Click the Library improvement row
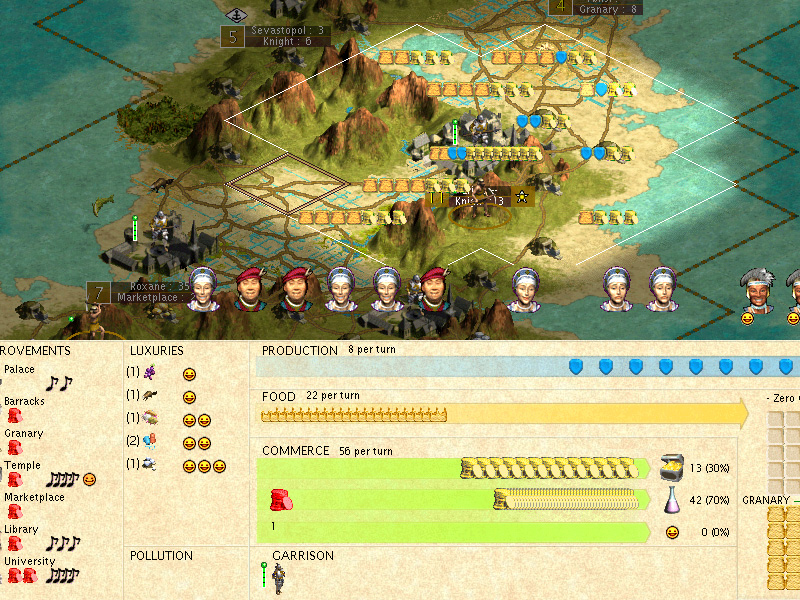Viewport: 800px width, 600px height. pos(22,529)
